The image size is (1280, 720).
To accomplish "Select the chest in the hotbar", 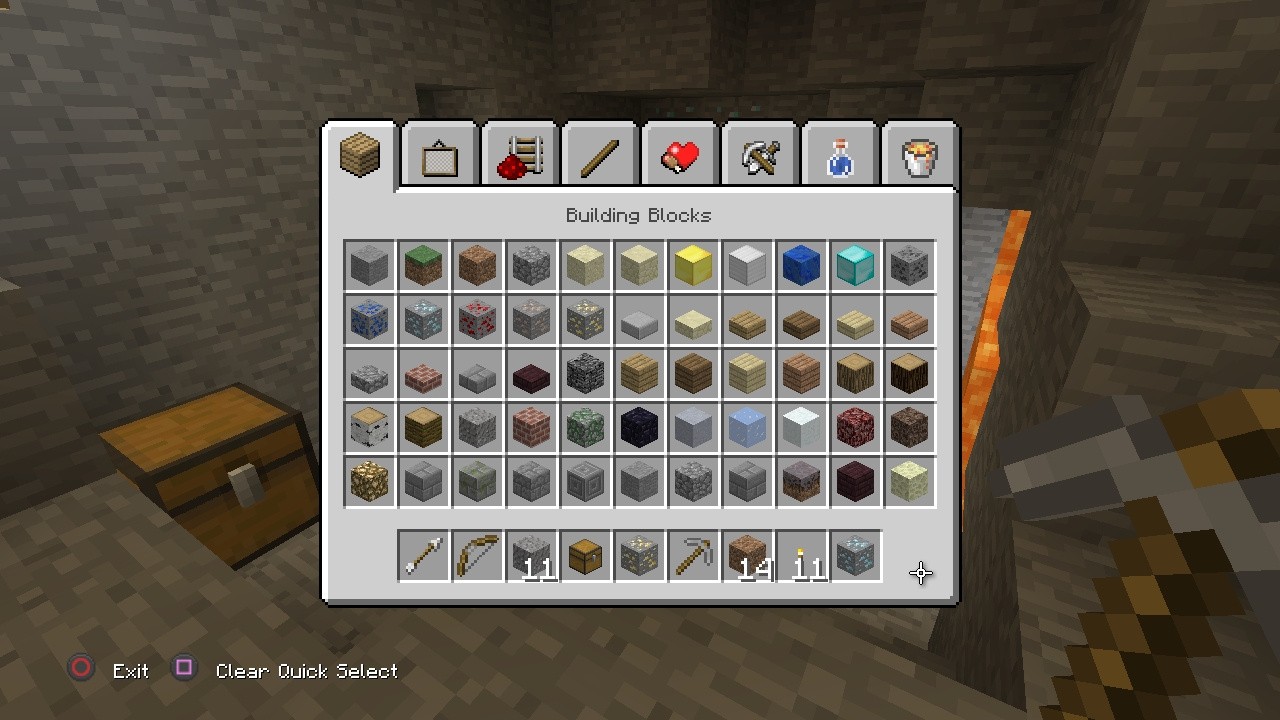I will click(x=585, y=556).
